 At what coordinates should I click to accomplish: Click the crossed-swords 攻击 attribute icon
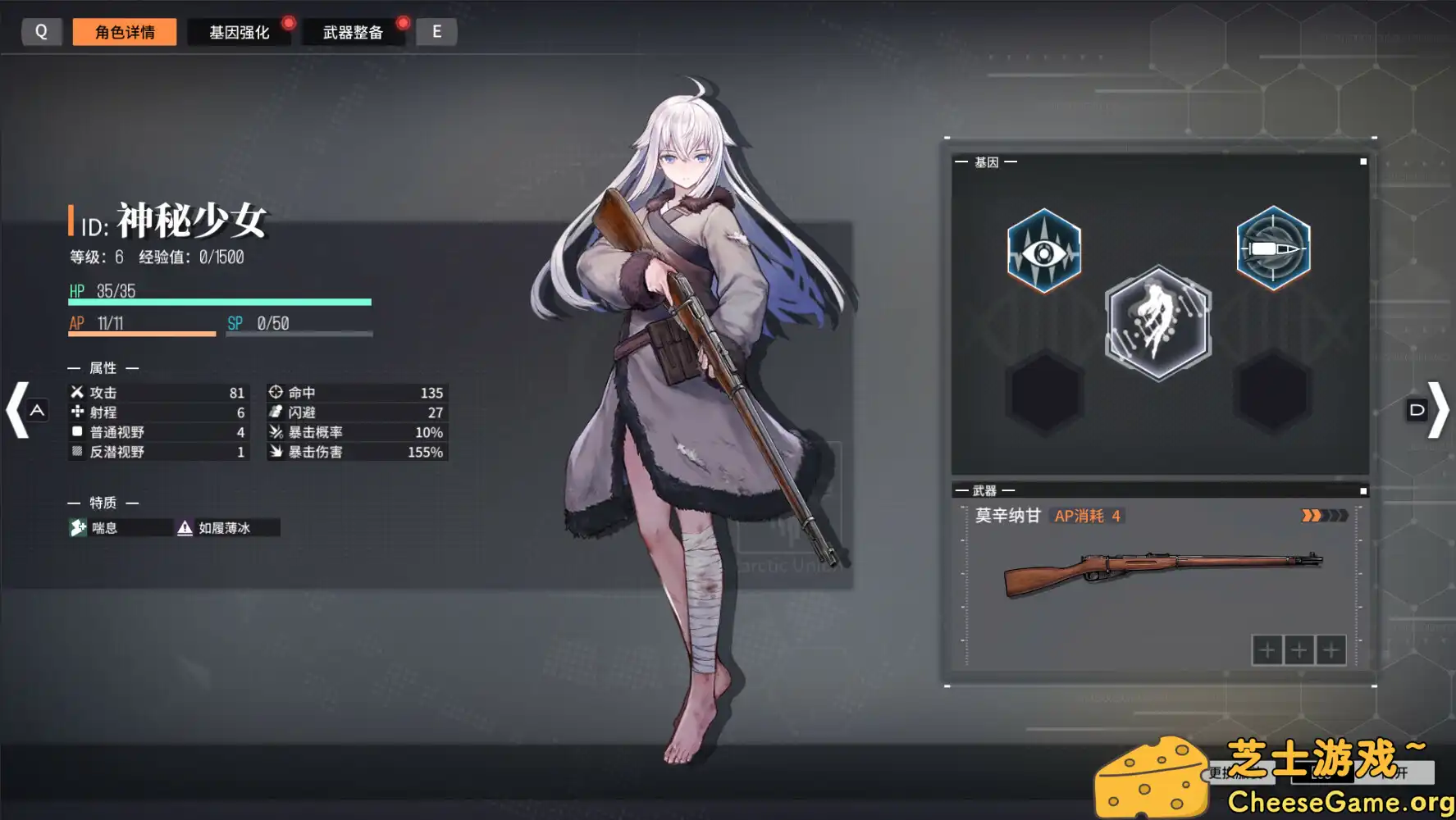pos(76,392)
